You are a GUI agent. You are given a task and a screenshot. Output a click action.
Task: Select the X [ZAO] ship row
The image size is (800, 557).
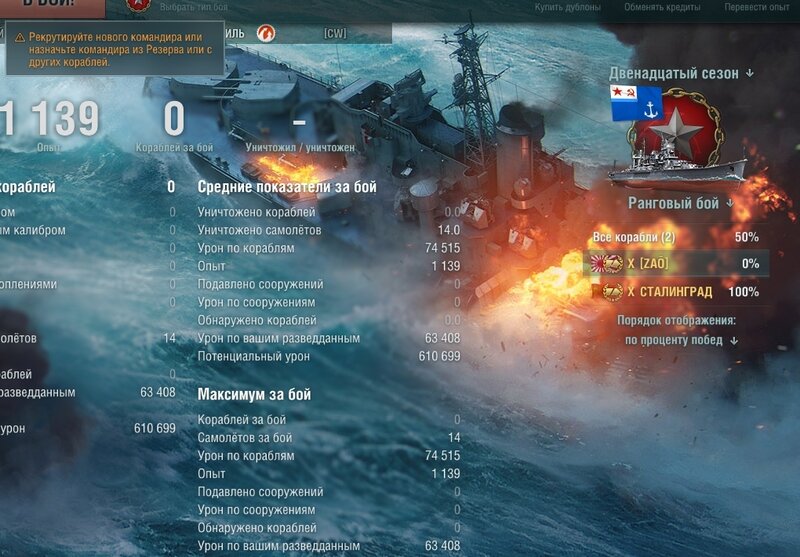coord(676,264)
